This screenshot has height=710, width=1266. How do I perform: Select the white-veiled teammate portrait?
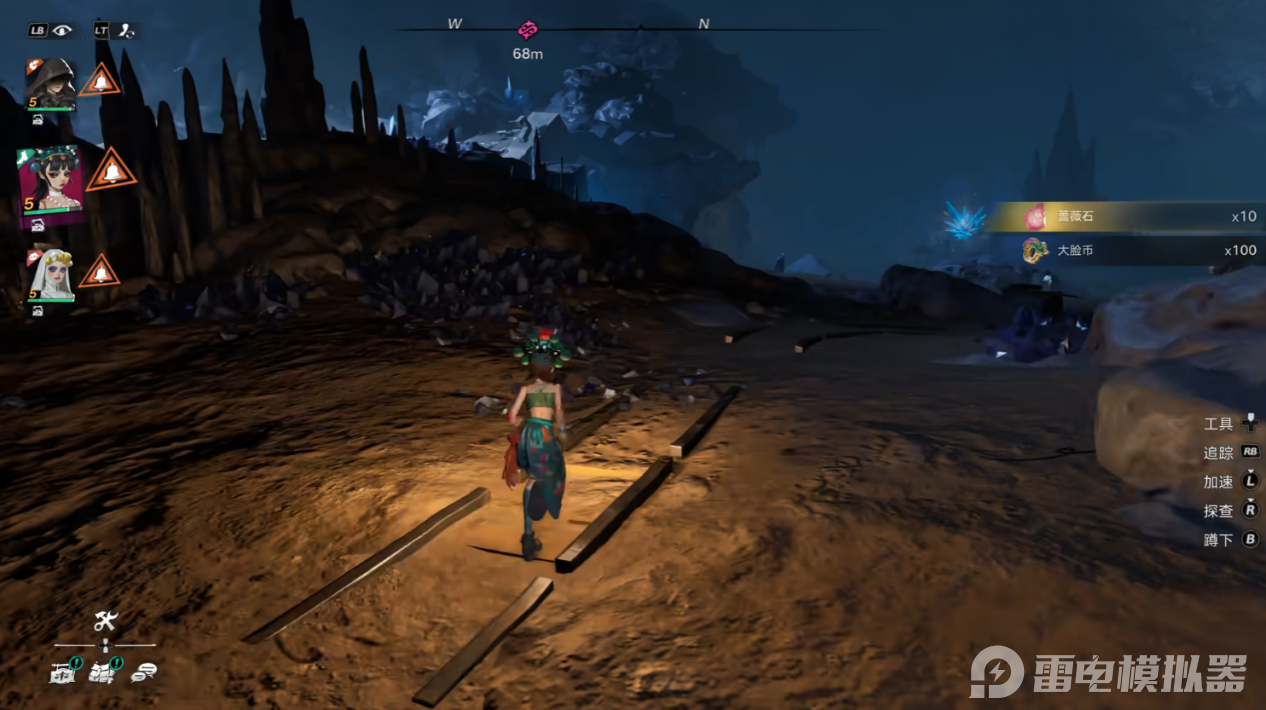tap(50, 274)
